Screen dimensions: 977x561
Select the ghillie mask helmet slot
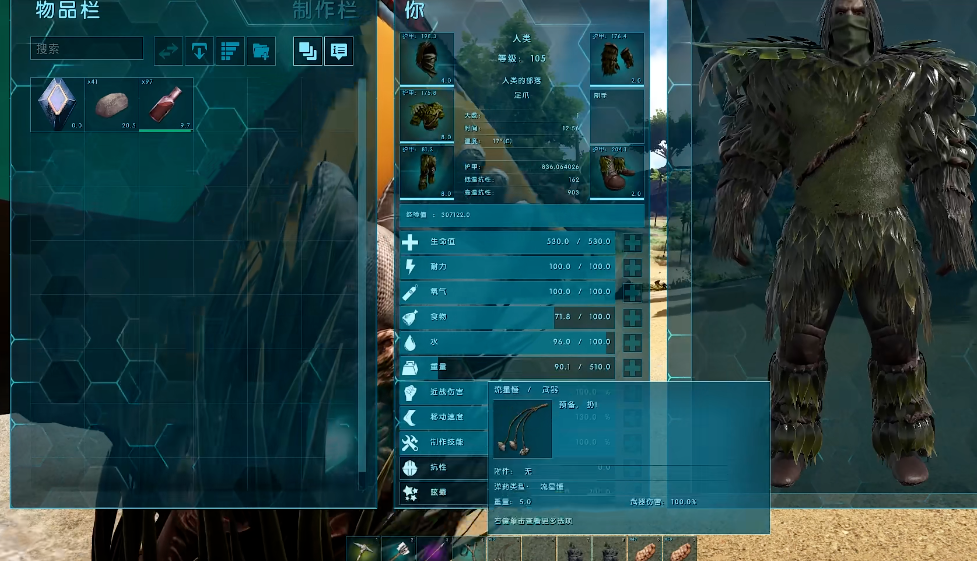(427, 59)
